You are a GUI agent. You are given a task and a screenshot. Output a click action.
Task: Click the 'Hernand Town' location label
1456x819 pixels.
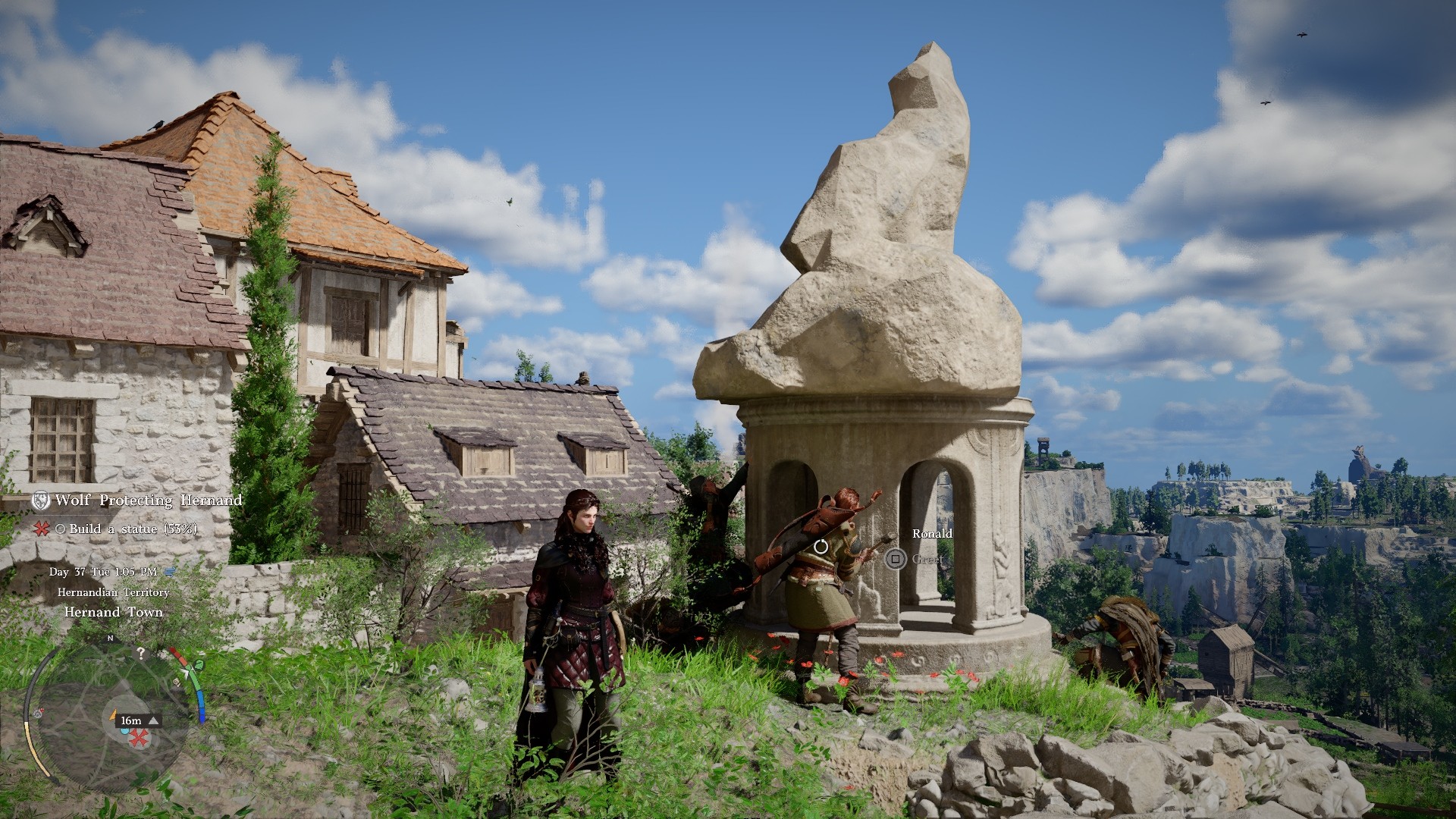[x=114, y=613]
